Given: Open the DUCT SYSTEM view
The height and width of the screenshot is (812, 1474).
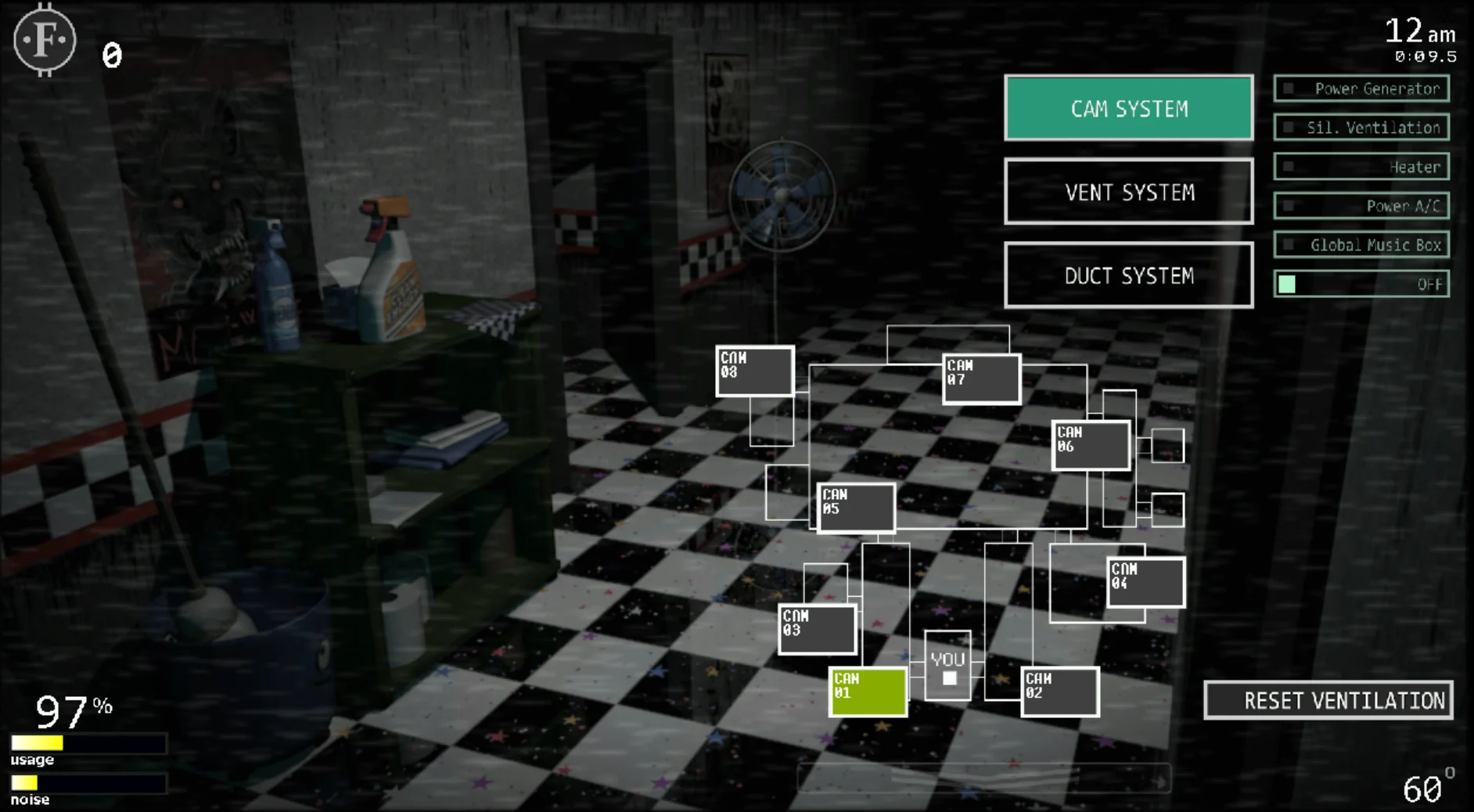Looking at the screenshot, I should coord(1128,275).
